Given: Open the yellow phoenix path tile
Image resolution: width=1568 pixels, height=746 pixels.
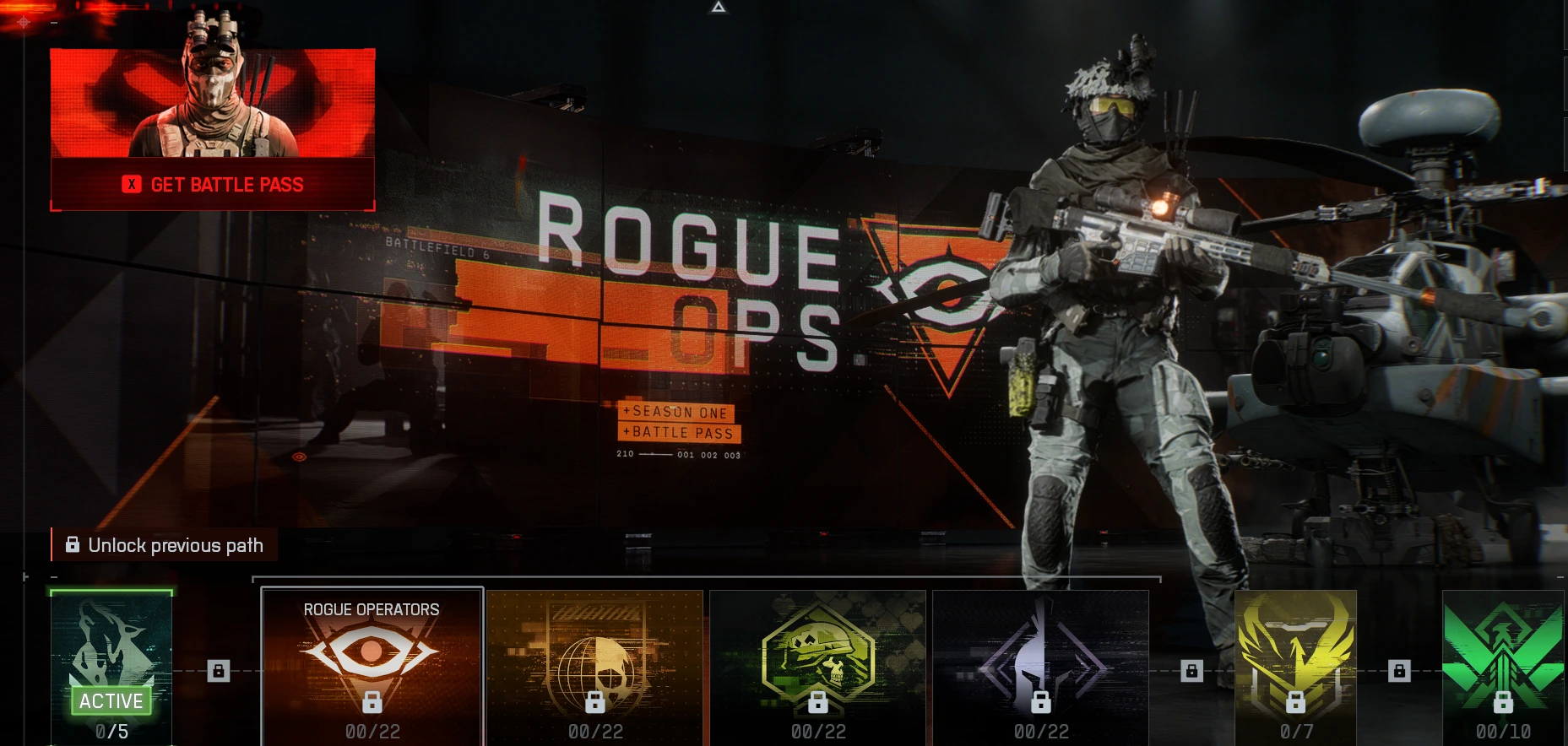Looking at the screenshot, I should (1295, 667).
